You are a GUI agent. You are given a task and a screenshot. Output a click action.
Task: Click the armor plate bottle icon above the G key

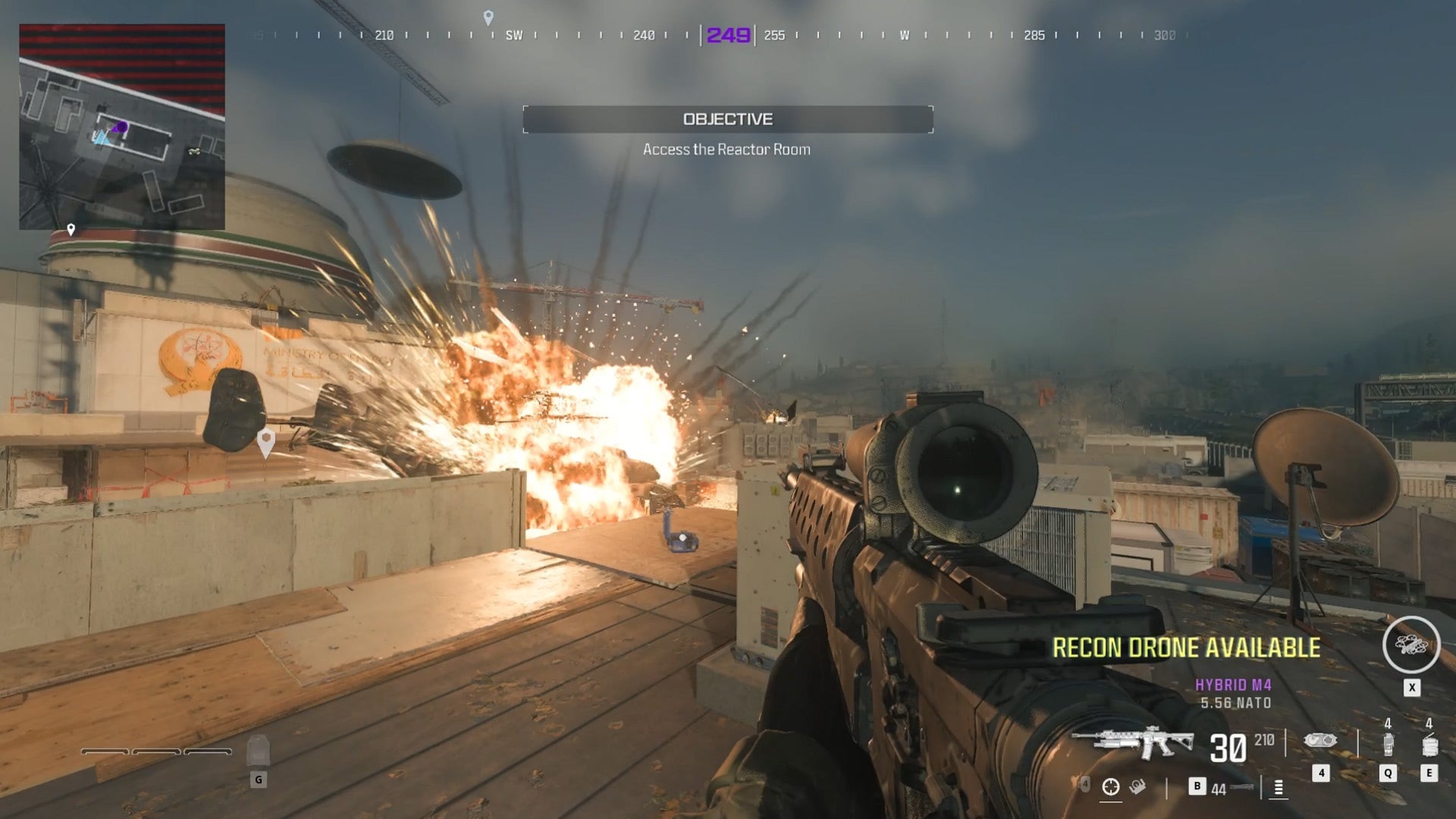tap(259, 752)
